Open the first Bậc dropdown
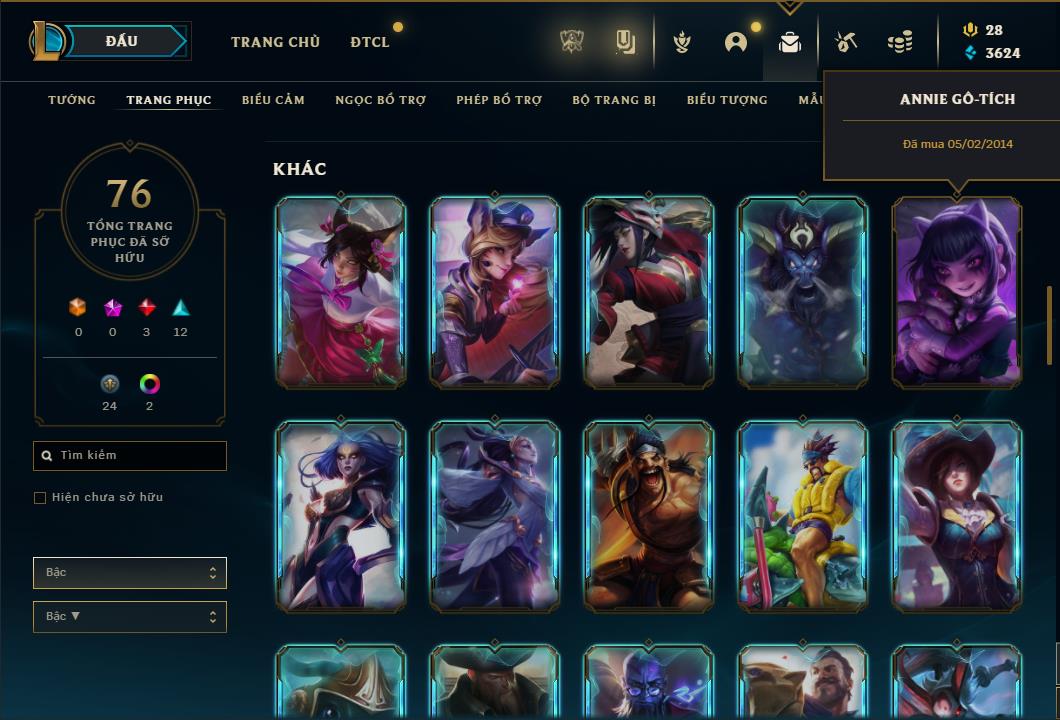Screen dimensions: 1060x720 coord(130,573)
